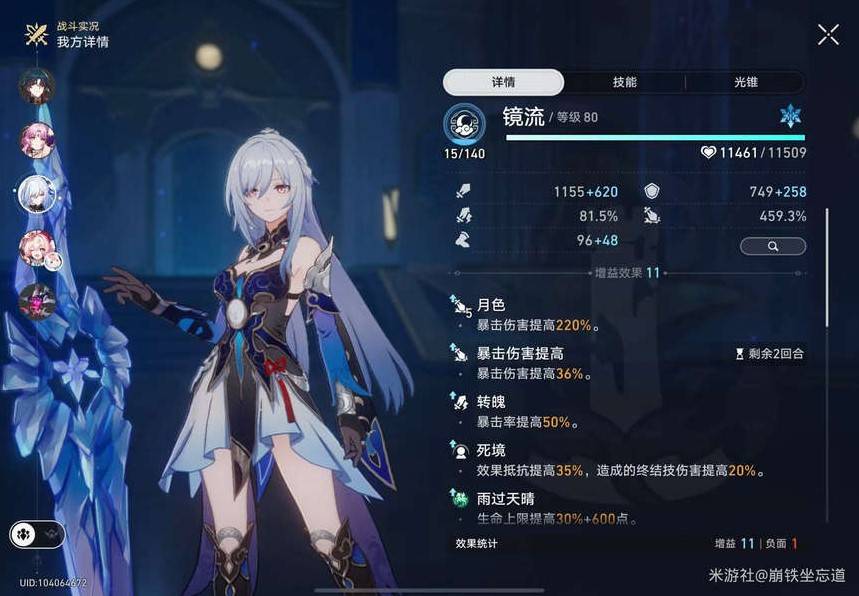Click the magnifier button under the stats
The image size is (859, 596).
point(772,245)
